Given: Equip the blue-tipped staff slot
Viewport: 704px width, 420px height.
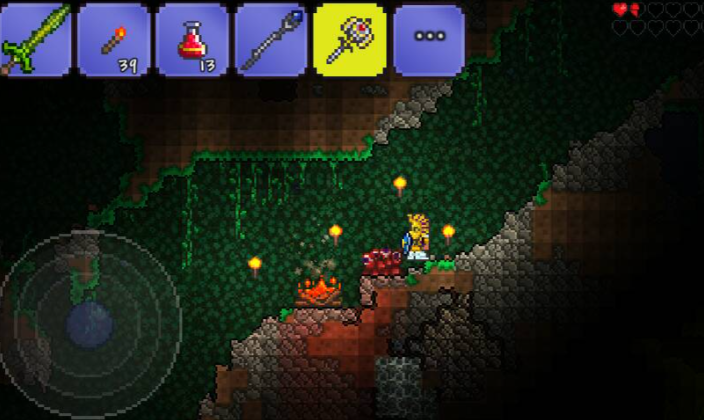Looking at the screenshot, I should pos(271,40).
